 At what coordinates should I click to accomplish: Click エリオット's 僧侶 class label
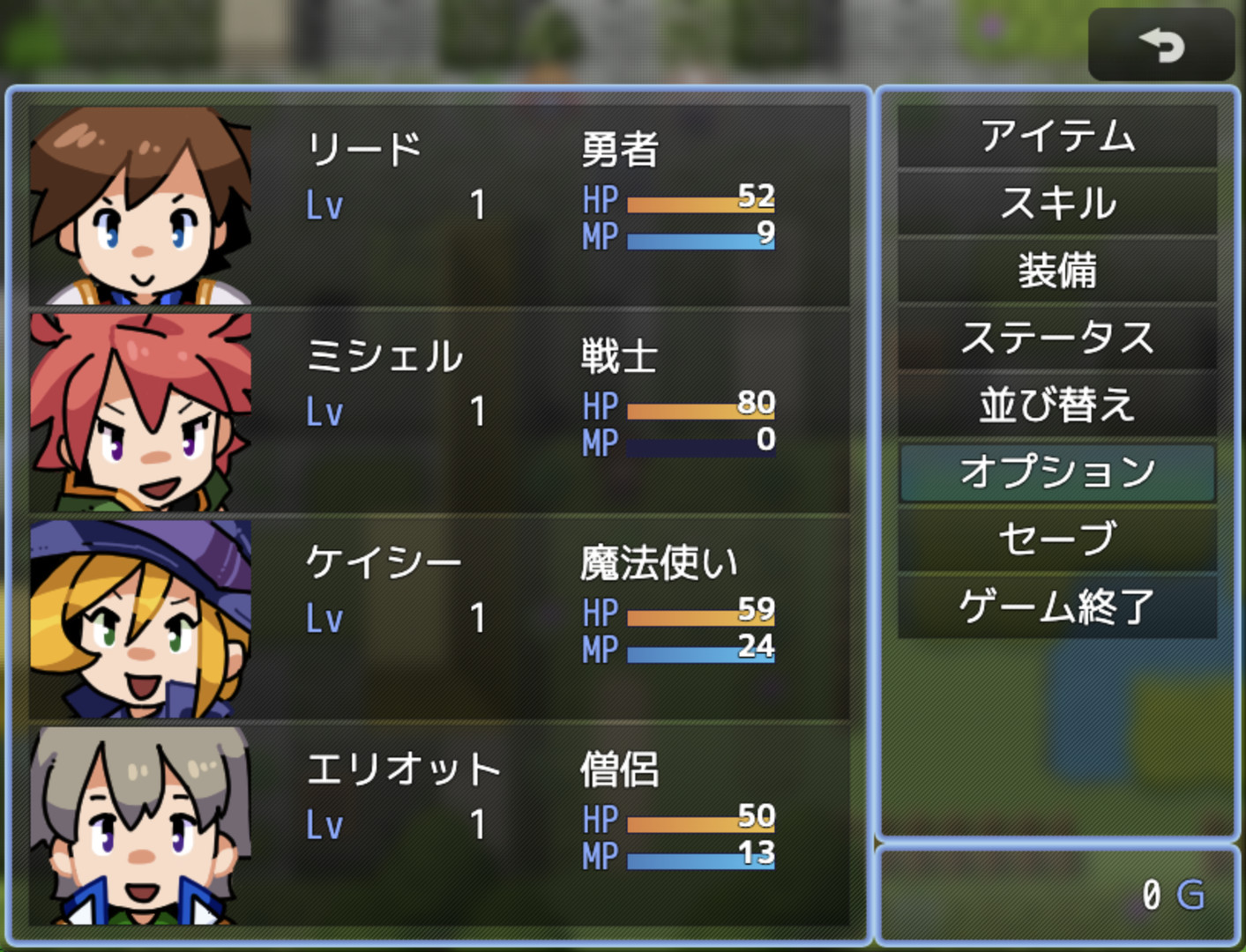623,769
